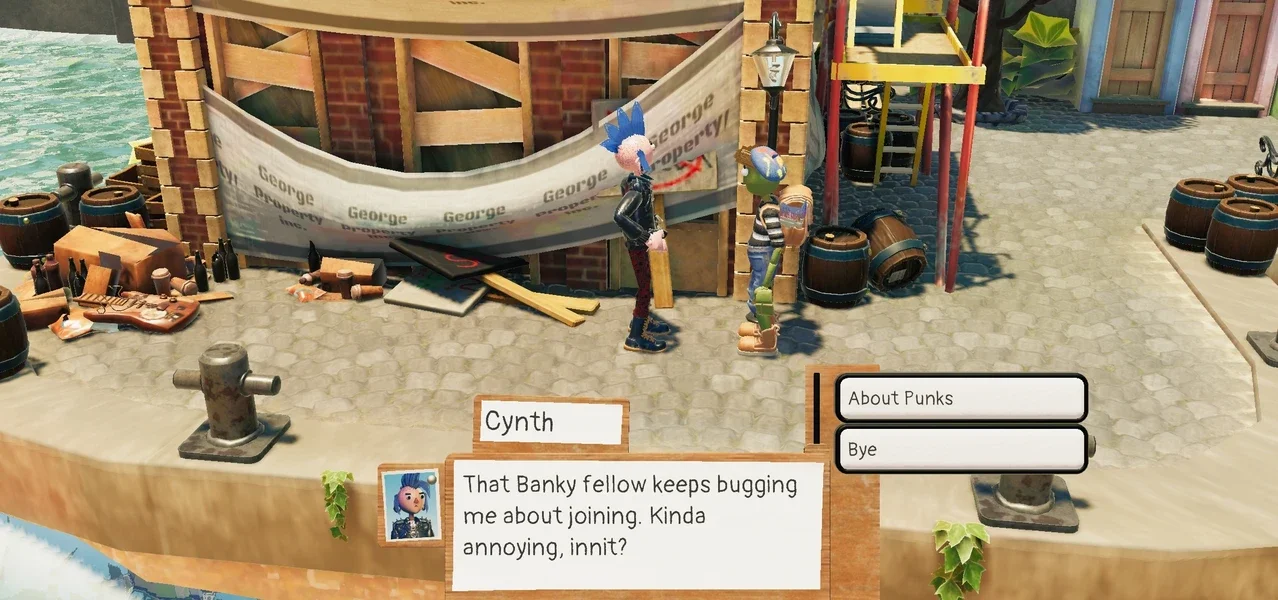The image size is (1278, 600).
Task: Select the "Bye" reply
Action: click(x=960, y=450)
